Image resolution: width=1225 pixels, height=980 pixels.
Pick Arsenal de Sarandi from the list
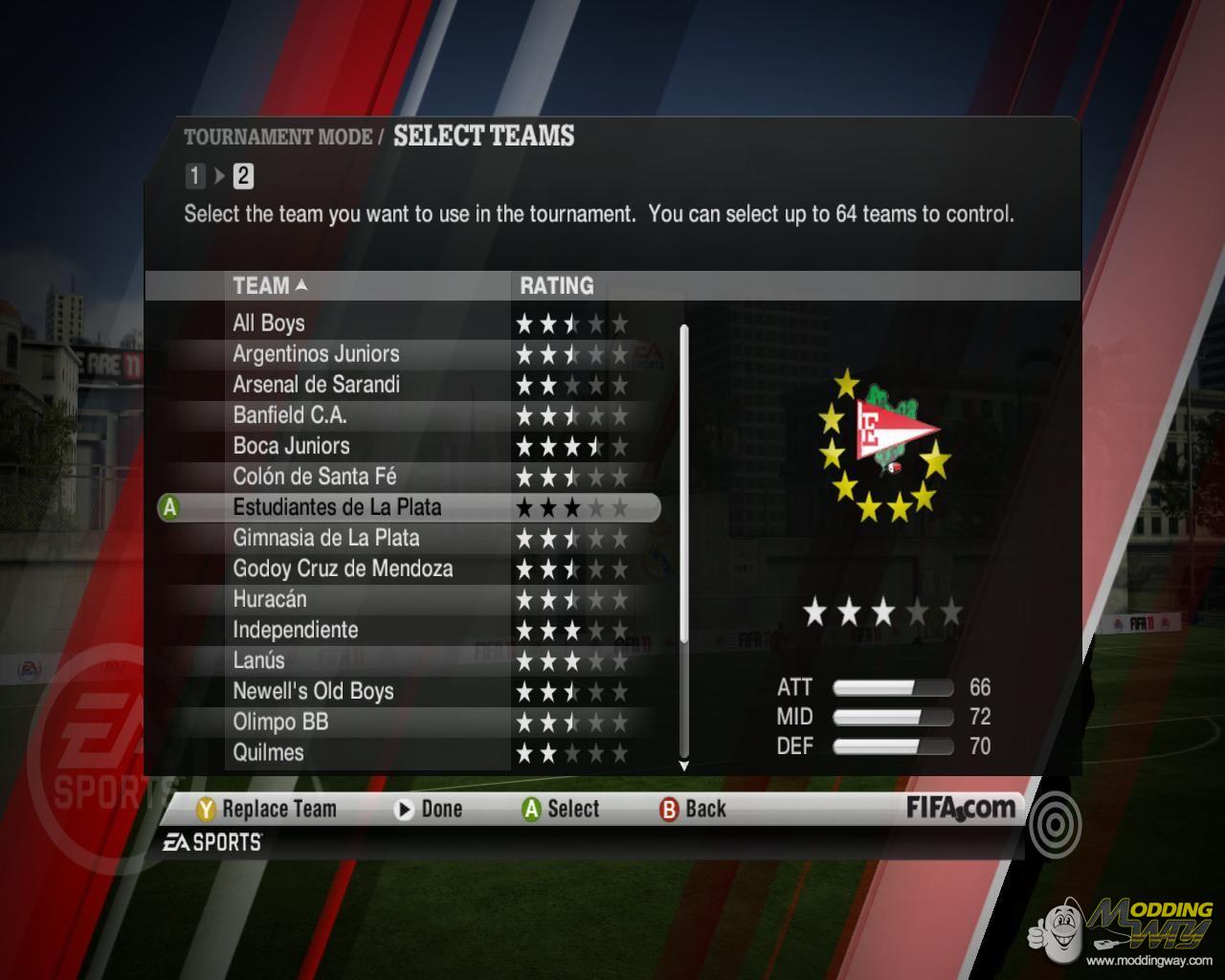click(316, 385)
